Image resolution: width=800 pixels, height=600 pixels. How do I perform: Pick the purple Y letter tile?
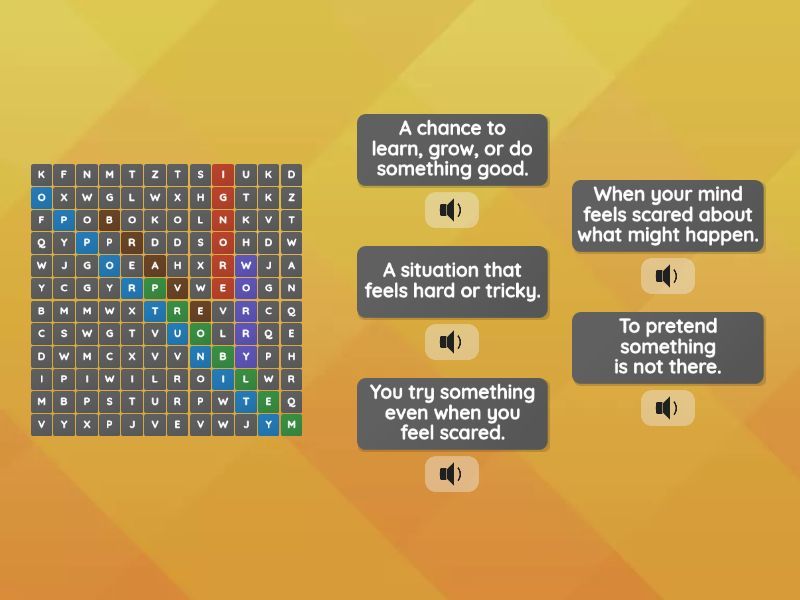coord(246,357)
